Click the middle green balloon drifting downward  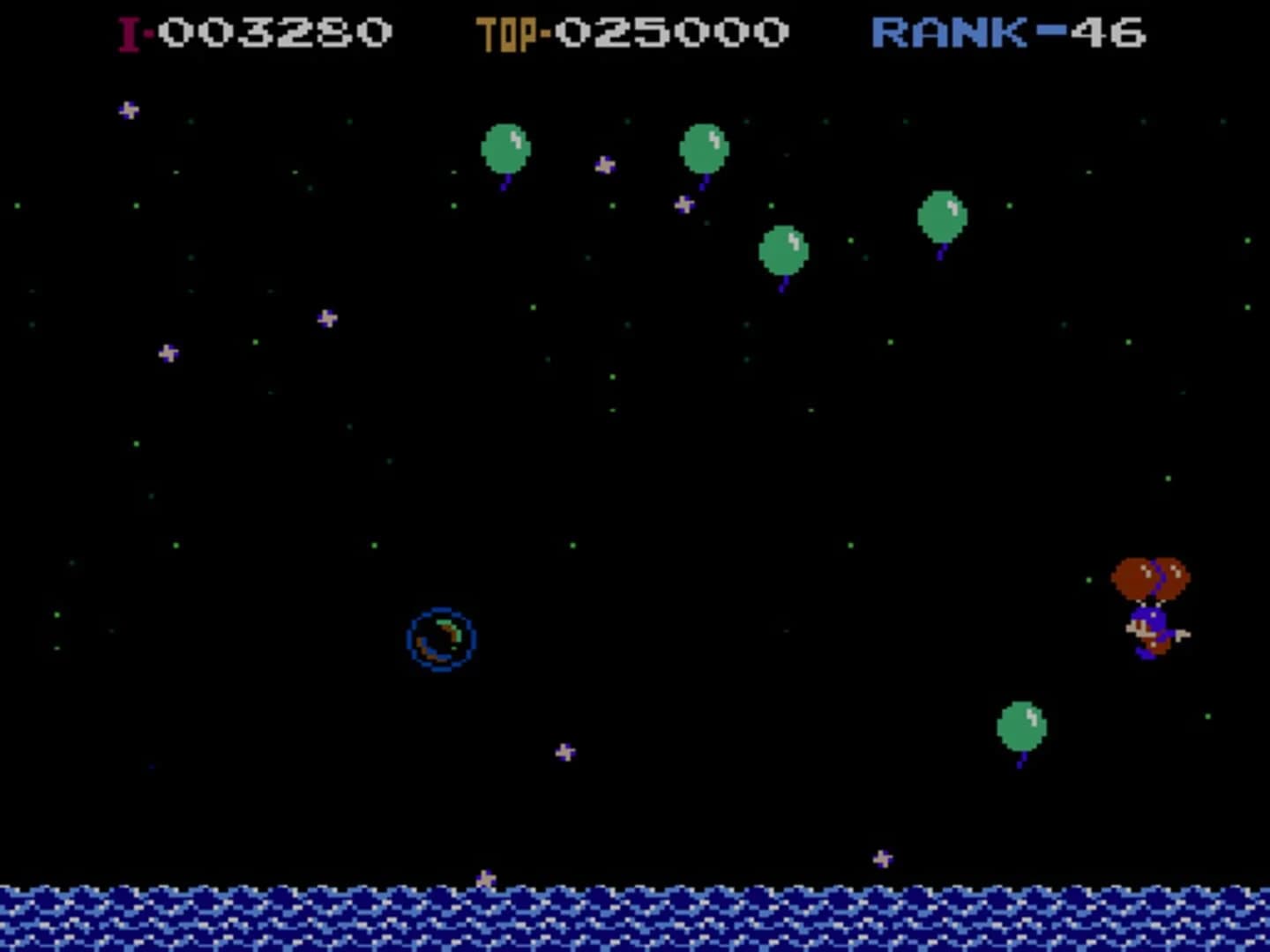click(x=783, y=251)
